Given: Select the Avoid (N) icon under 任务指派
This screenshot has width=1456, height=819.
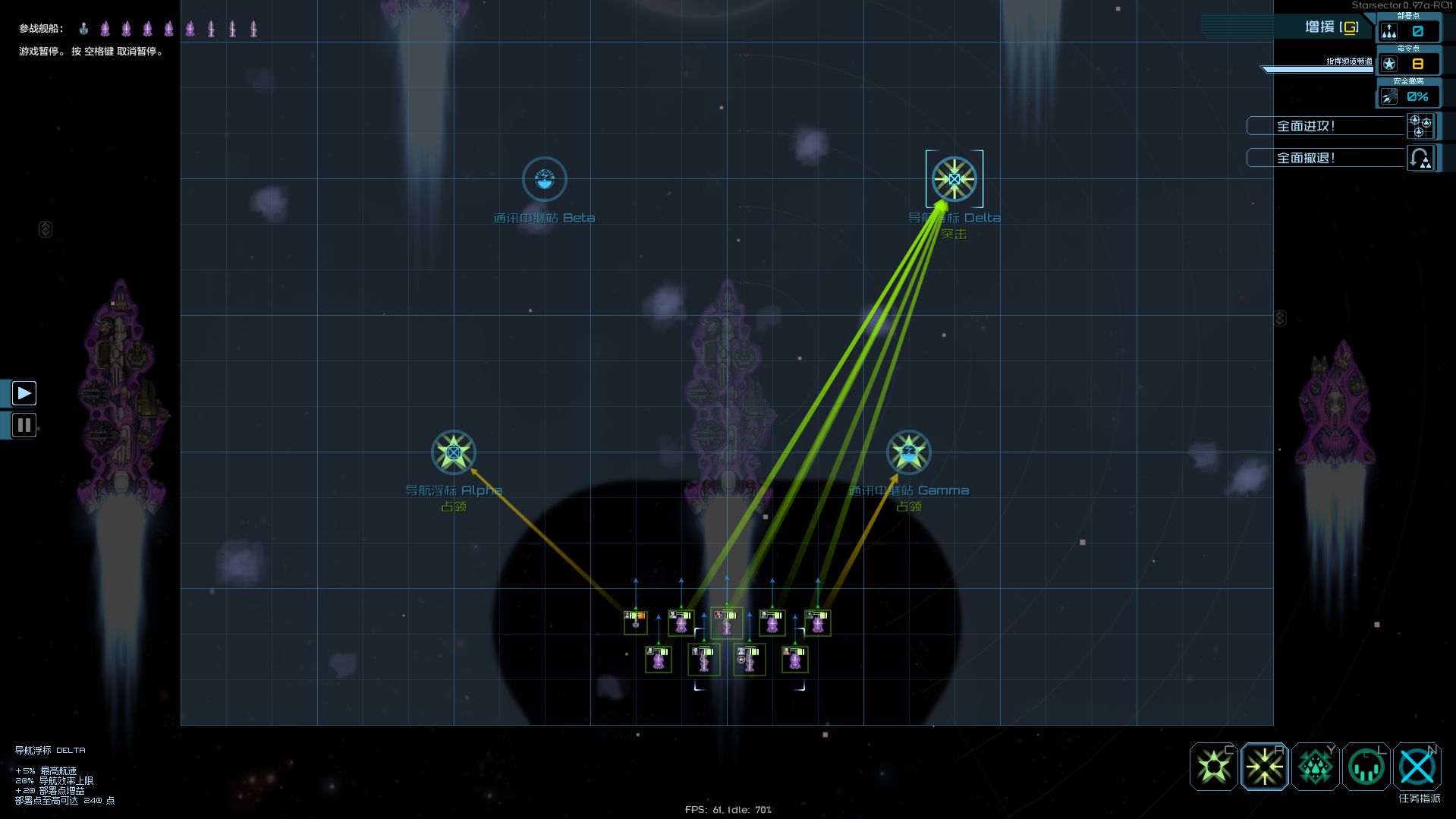Looking at the screenshot, I should [1417, 767].
